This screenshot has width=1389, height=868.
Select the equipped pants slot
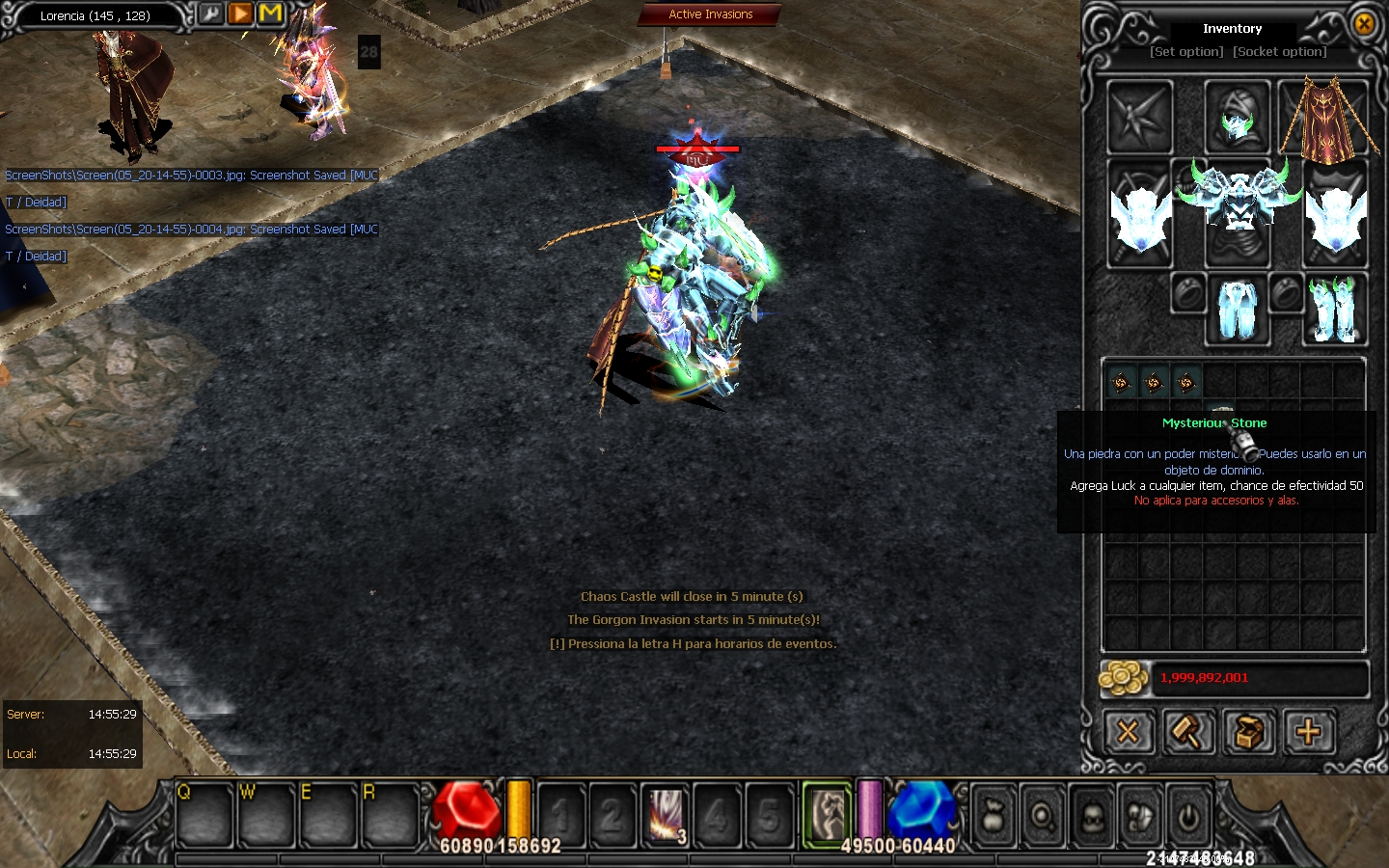pos(1237,309)
